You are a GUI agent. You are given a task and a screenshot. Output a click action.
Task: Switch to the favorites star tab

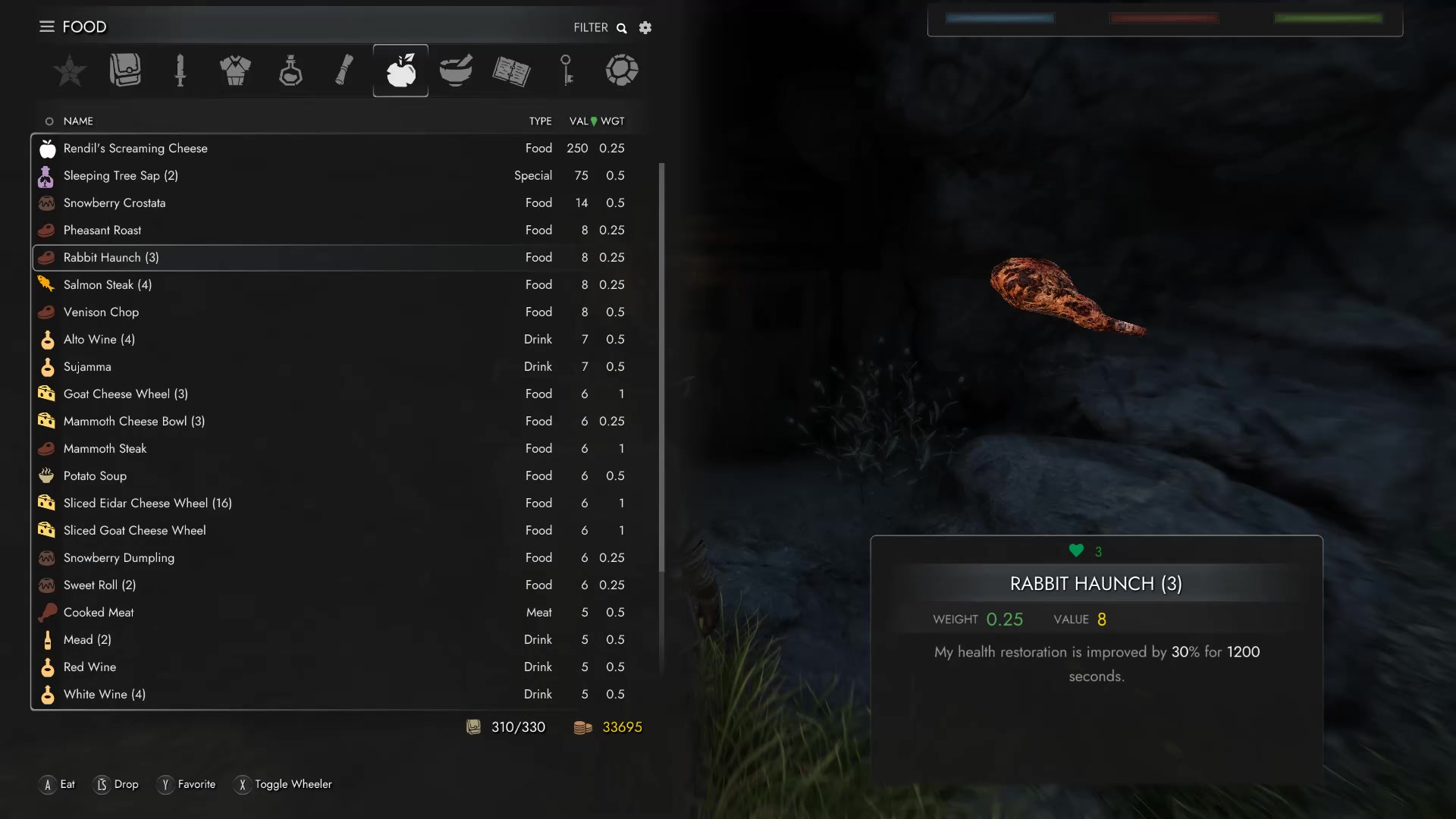(70, 71)
